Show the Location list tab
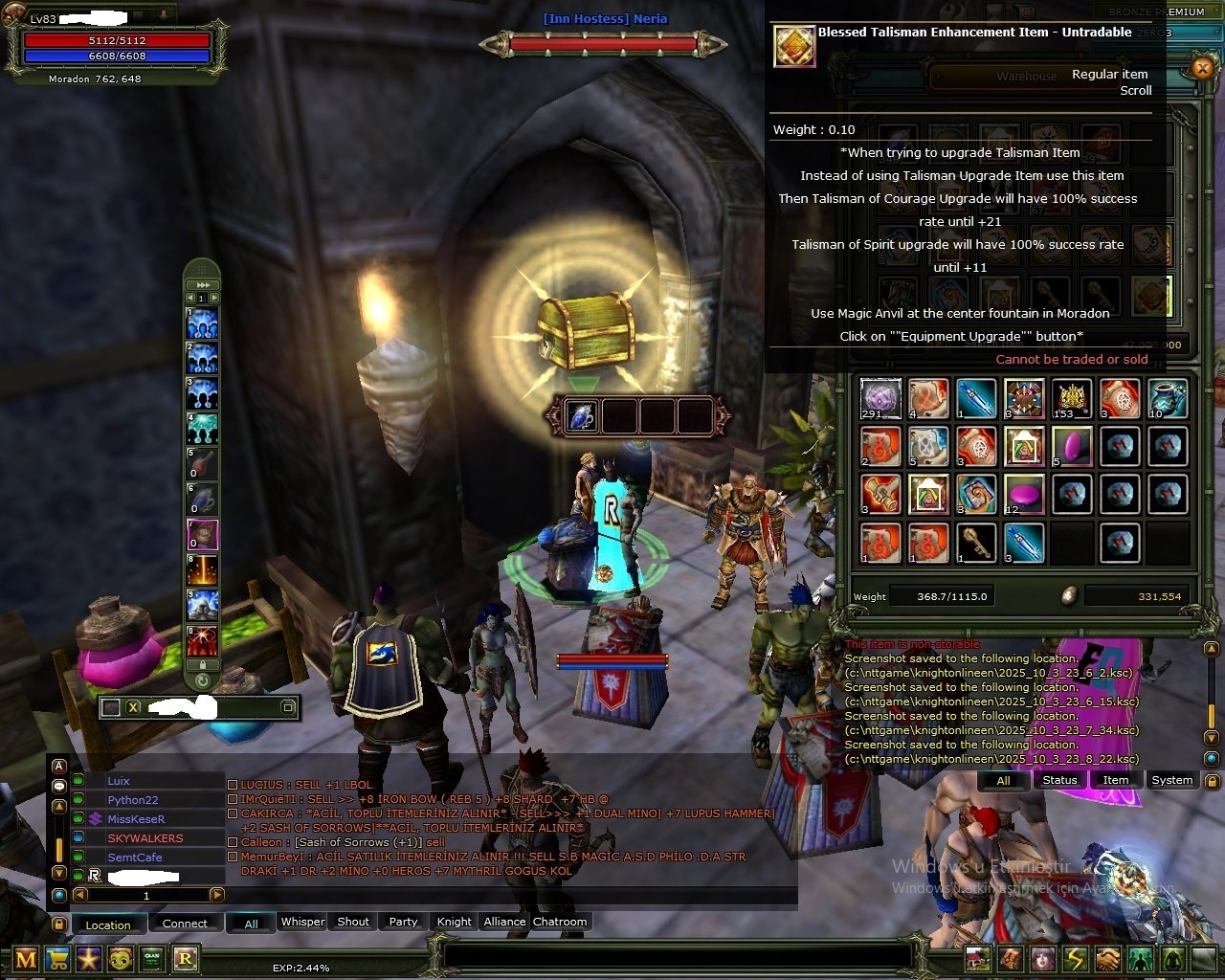 point(108,924)
